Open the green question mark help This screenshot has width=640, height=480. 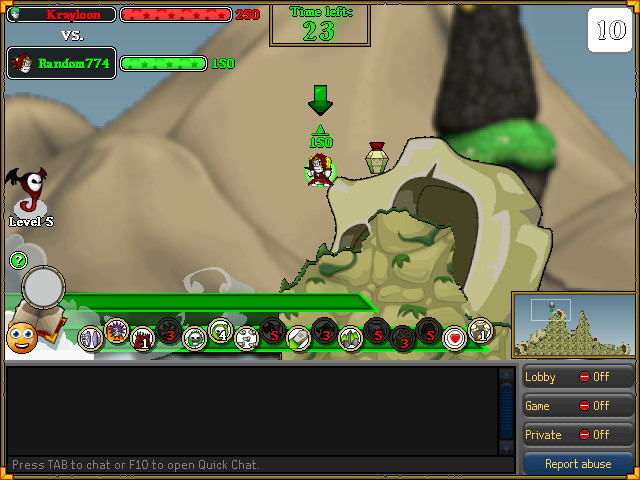pyautogui.click(x=17, y=261)
